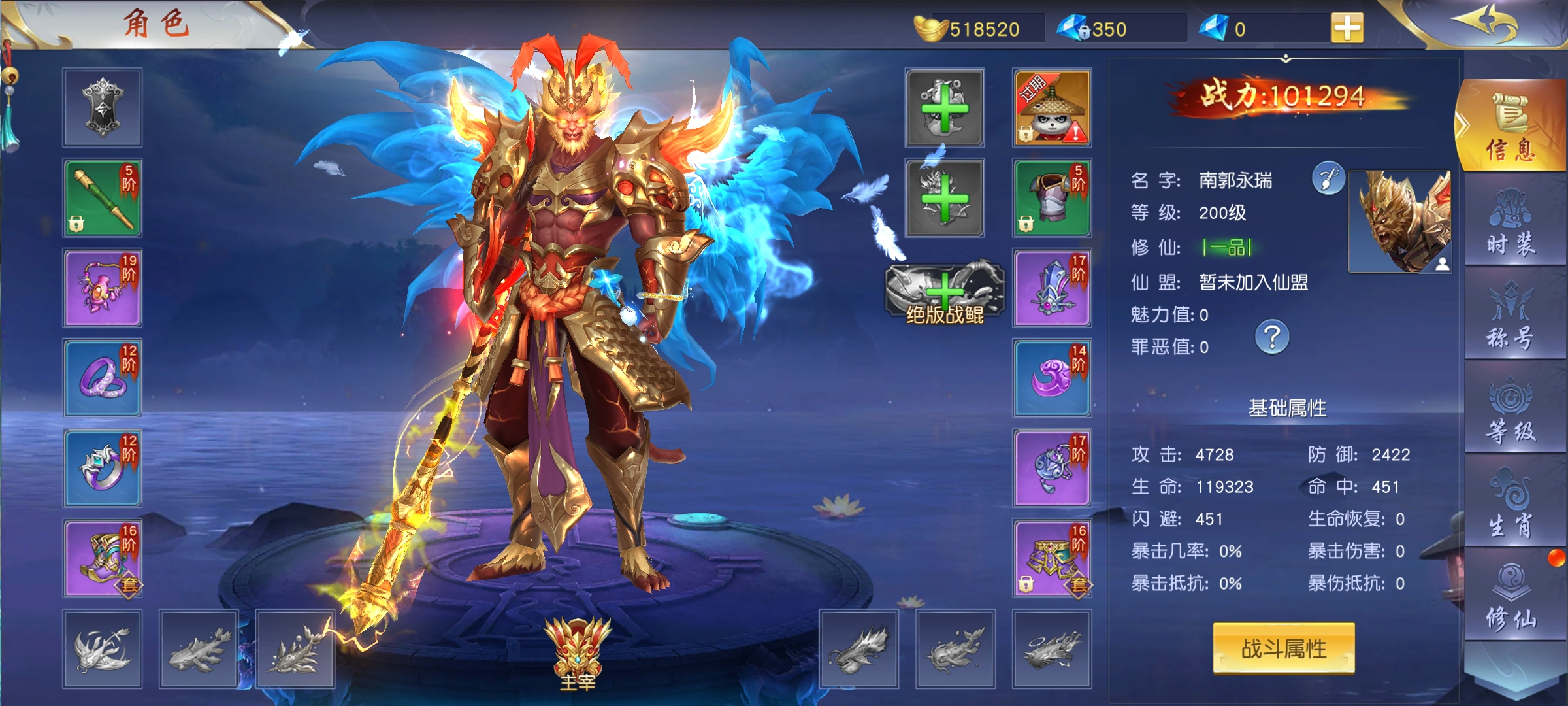Open the 战斗属性 combat stats button
Viewport: 1568px width, 706px height.
(1283, 648)
